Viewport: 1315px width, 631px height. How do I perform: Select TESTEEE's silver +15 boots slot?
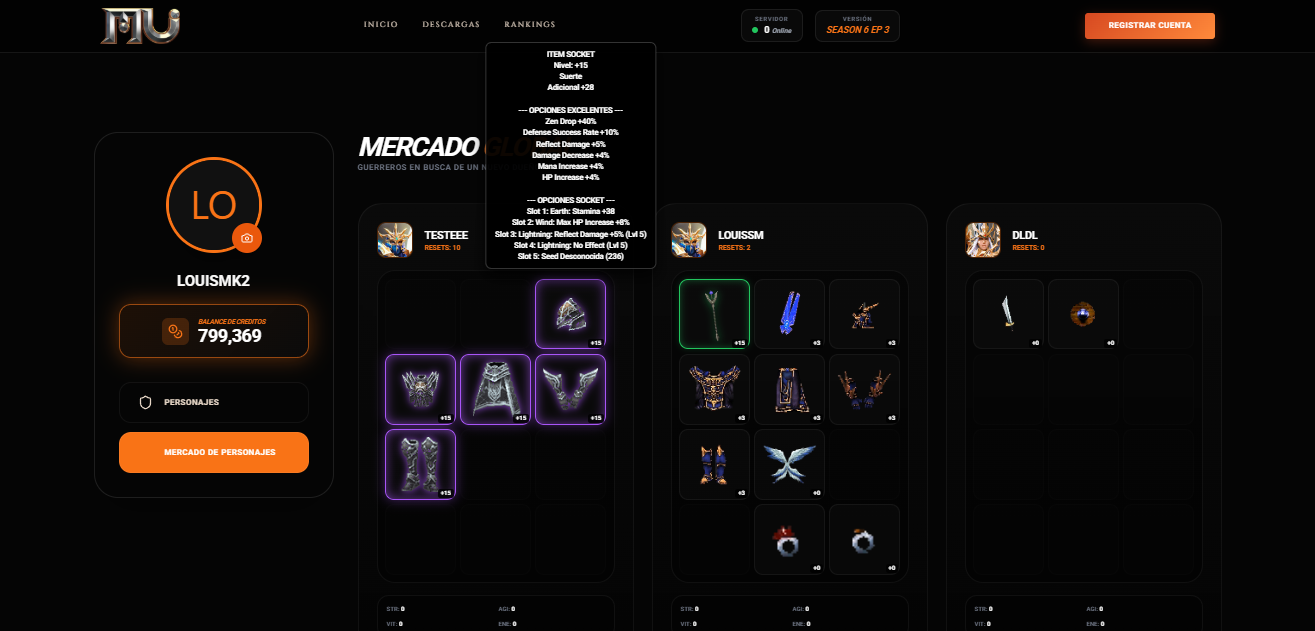click(x=420, y=464)
